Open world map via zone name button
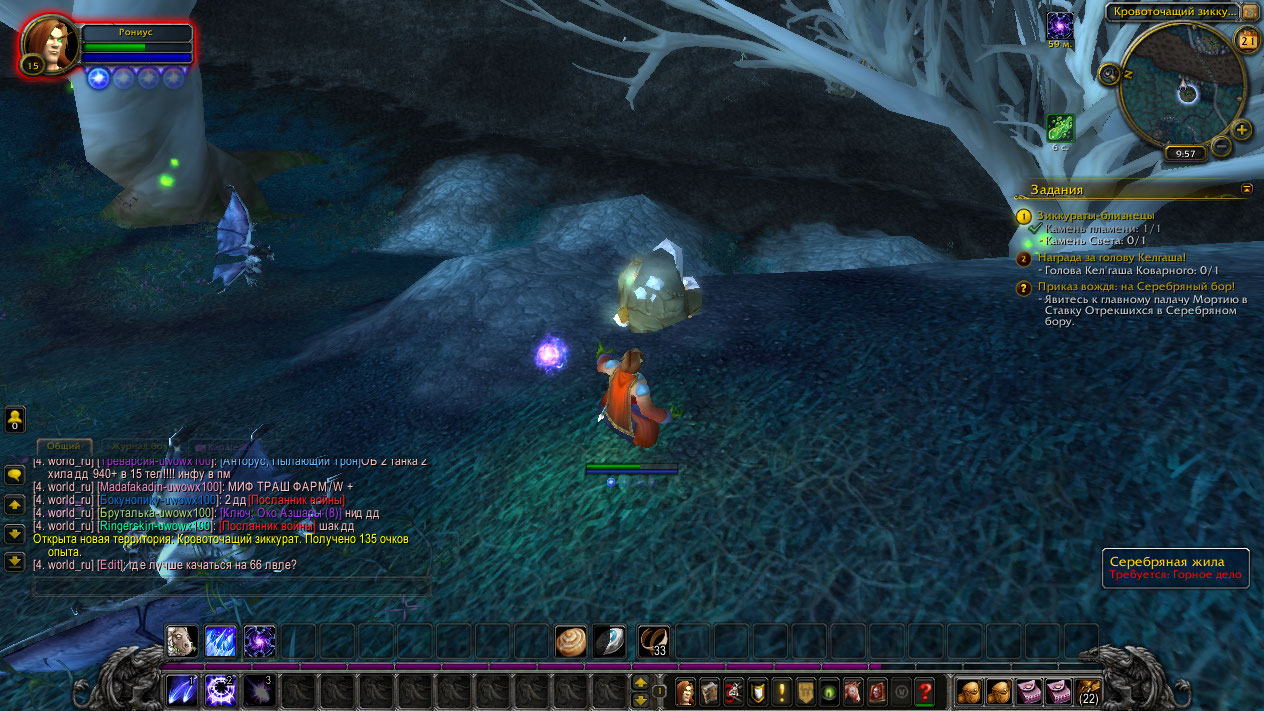 (x=1172, y=12)
